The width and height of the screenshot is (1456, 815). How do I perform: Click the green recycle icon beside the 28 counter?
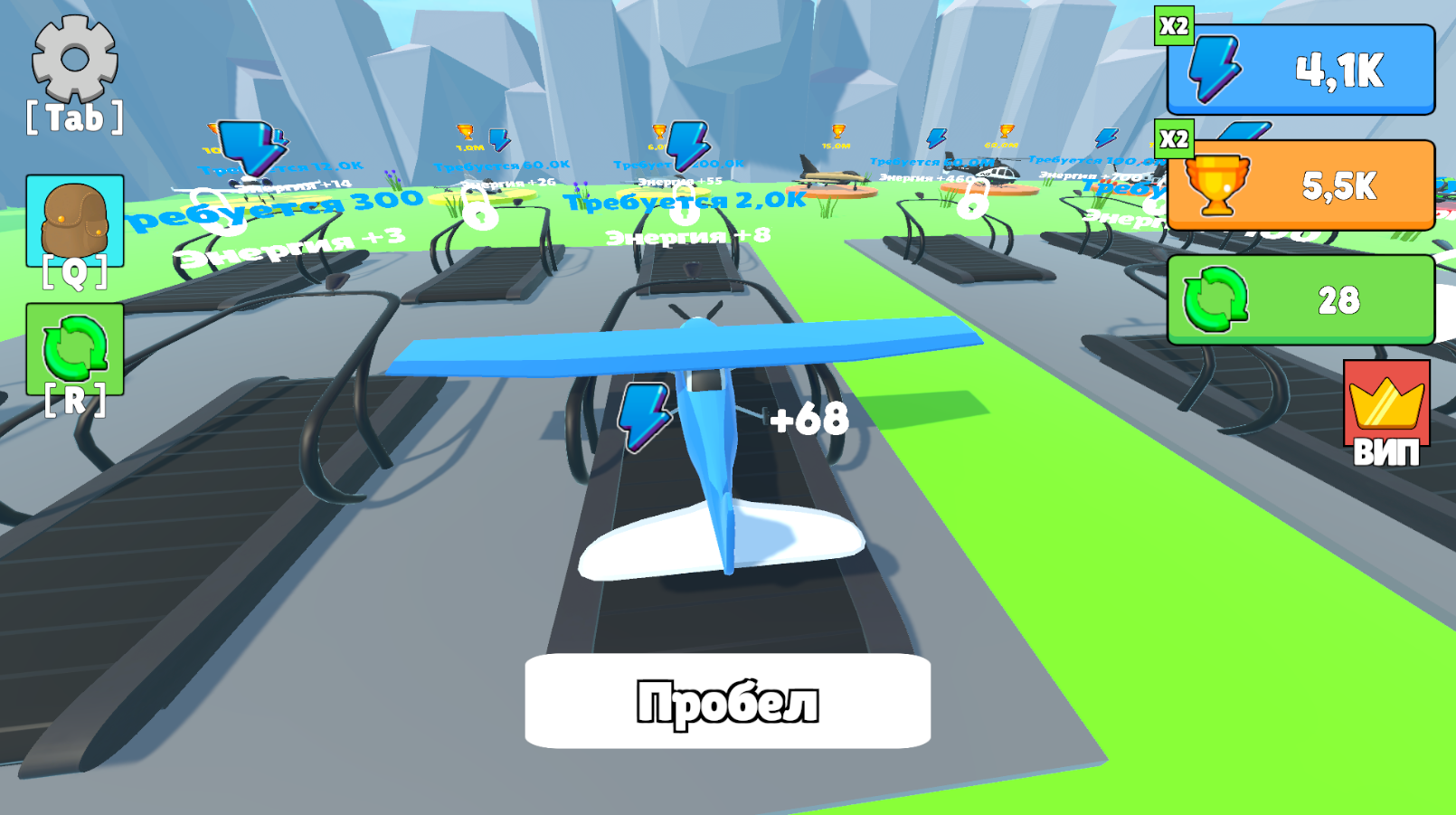pos(1216,299)
